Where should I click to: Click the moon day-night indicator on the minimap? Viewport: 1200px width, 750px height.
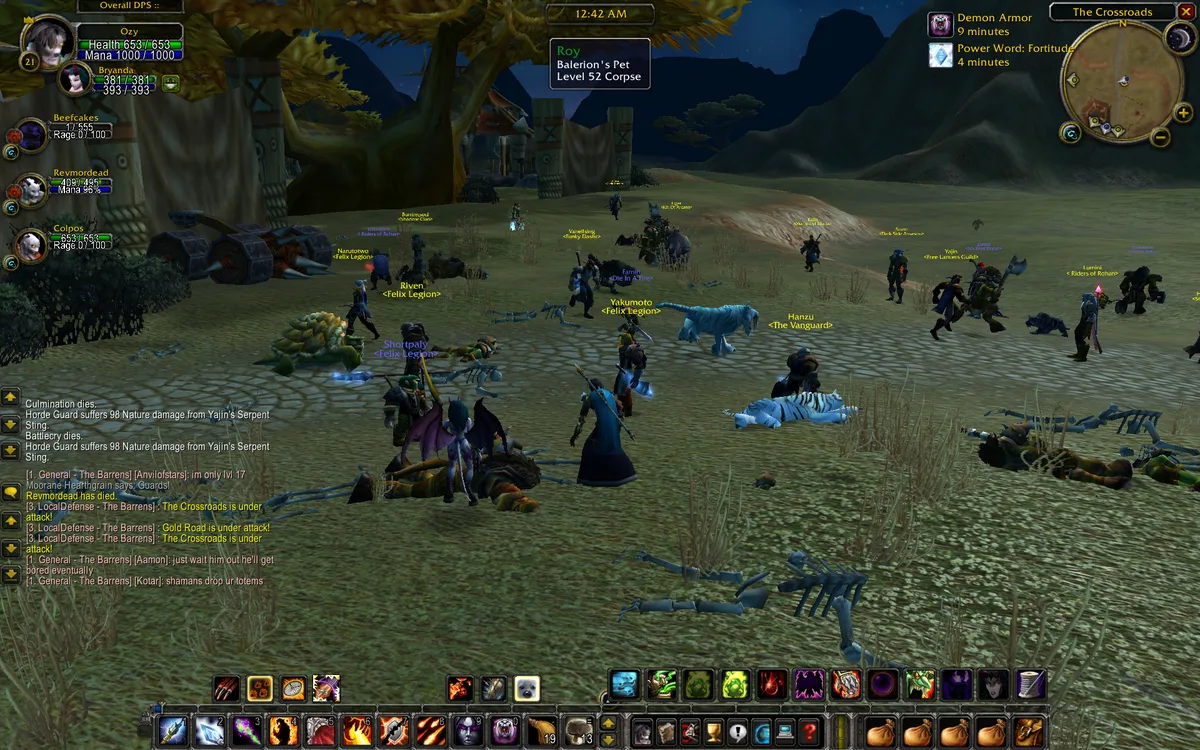click(1176, 38)
